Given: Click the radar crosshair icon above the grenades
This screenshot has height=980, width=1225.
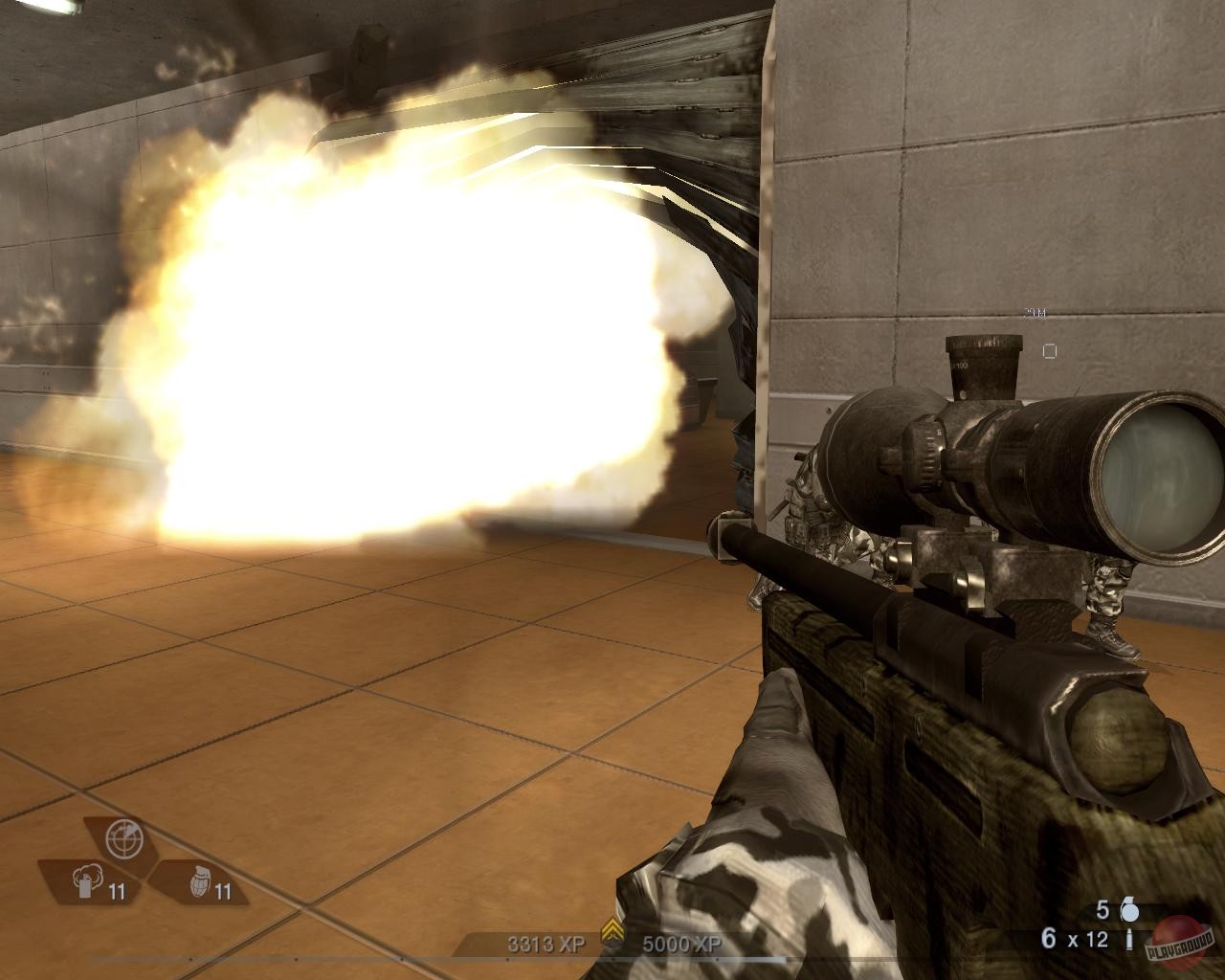Looking at the screenshot, I should [x=123, y=840].
